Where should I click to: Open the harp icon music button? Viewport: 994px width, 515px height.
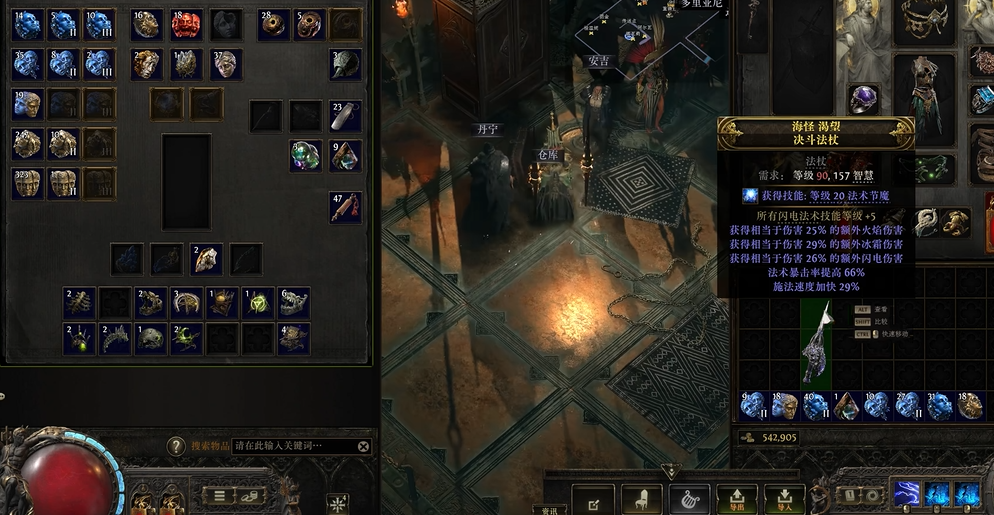point(689,499)
